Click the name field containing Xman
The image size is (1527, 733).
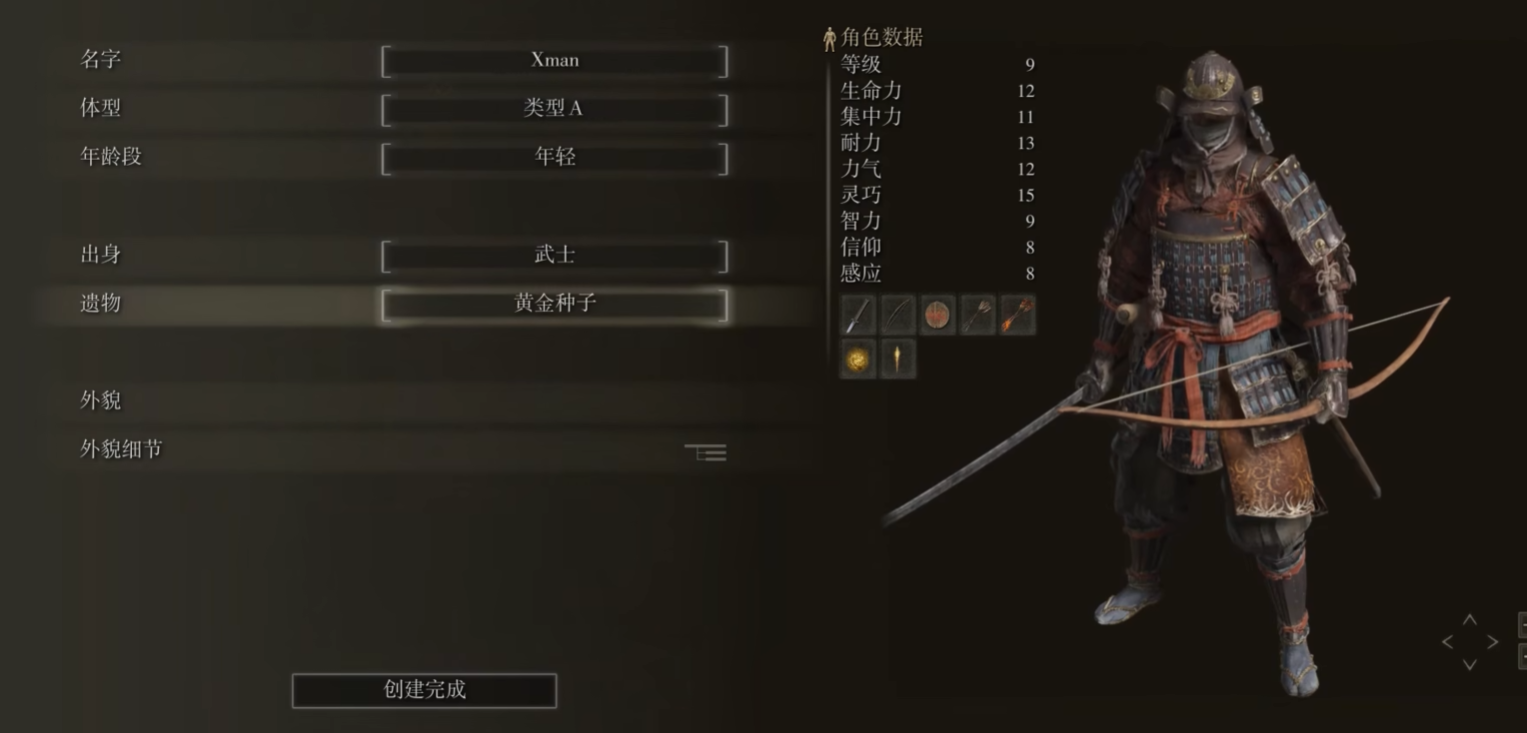(554, 60)
